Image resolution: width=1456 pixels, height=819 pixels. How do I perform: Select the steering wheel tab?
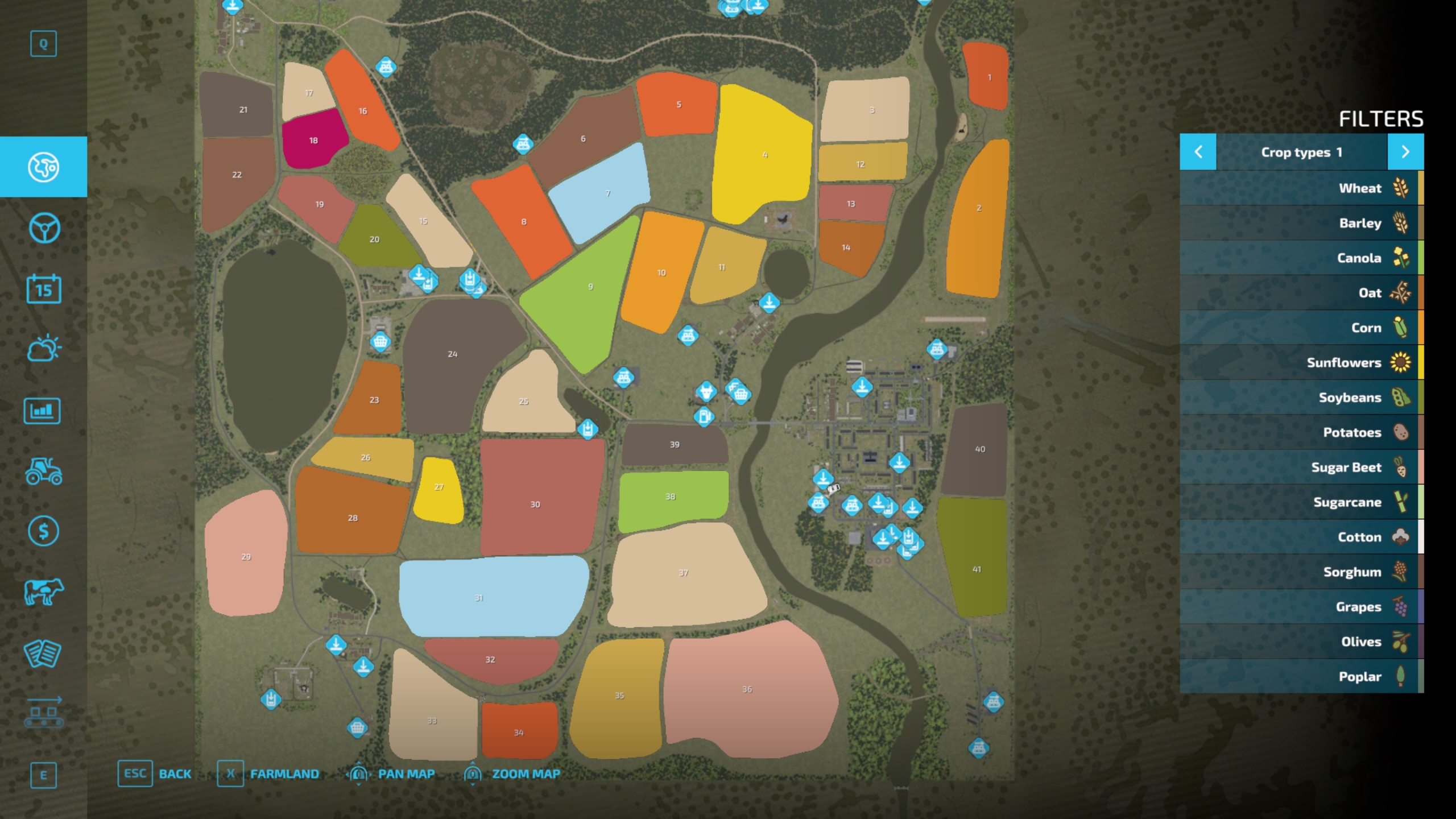pyautogui.click(x=44, y=228)
